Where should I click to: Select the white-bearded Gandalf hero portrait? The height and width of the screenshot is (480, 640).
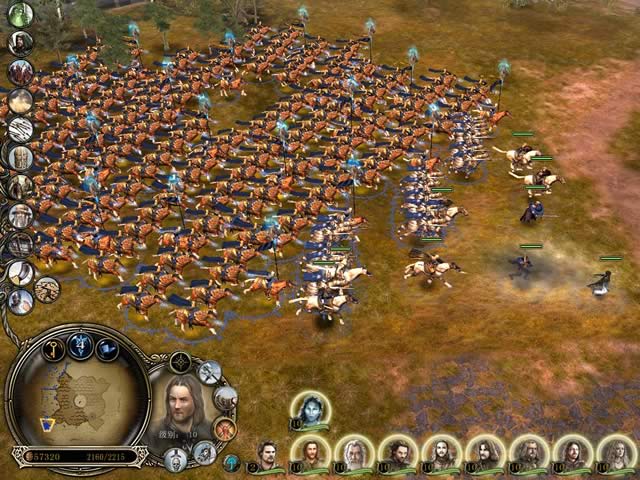click(352, 452)
